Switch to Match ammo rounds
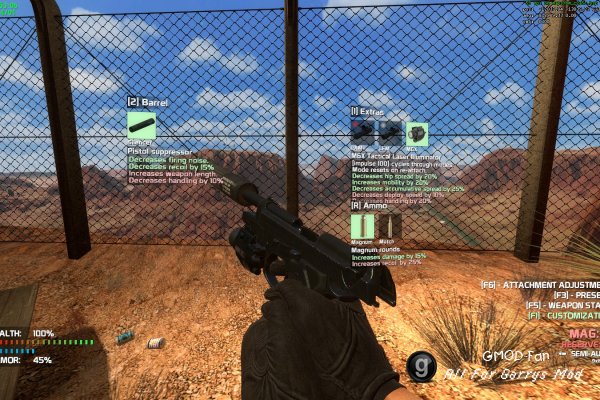Viewport: 600px width, 400px height. tap(388, 226)
